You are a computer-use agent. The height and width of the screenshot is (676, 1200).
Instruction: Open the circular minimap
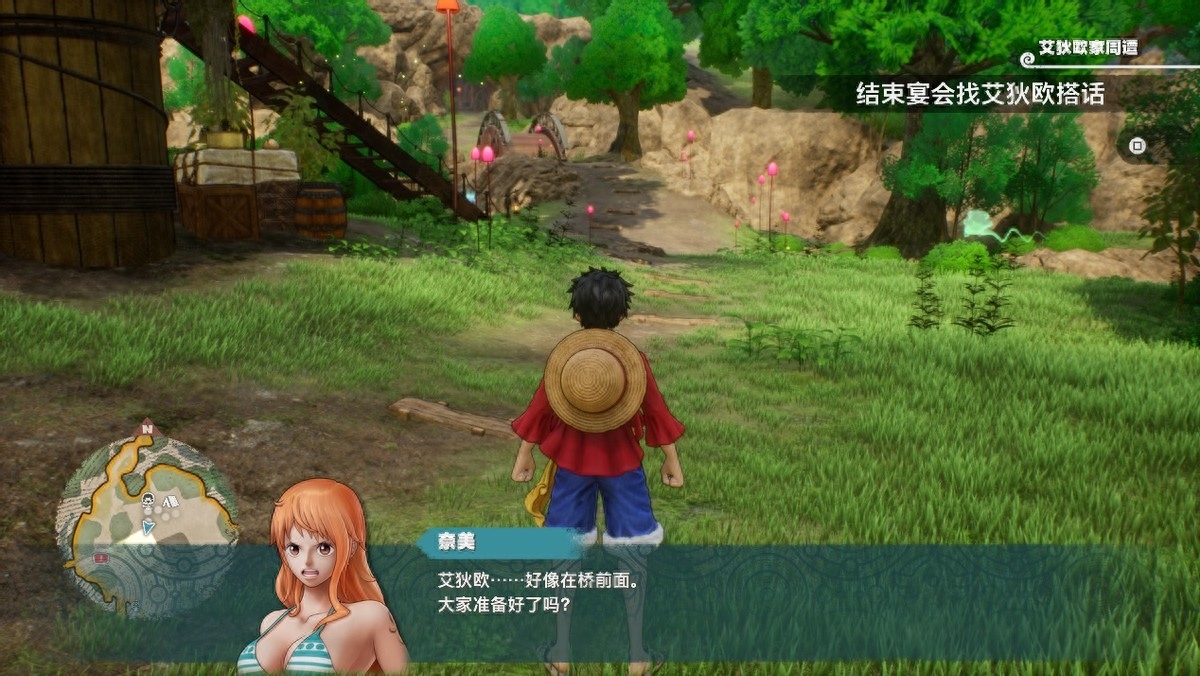coord(146,520)
